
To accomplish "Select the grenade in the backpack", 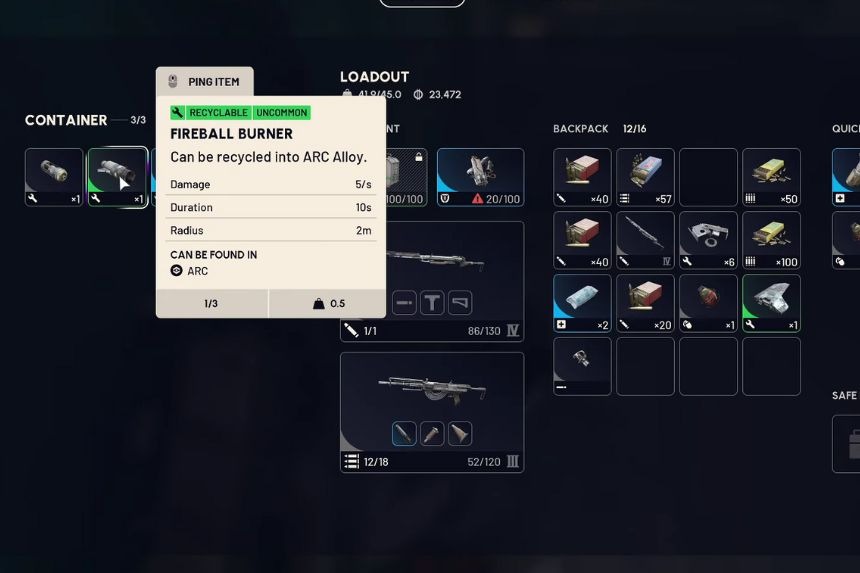I will tap(708, 303).
